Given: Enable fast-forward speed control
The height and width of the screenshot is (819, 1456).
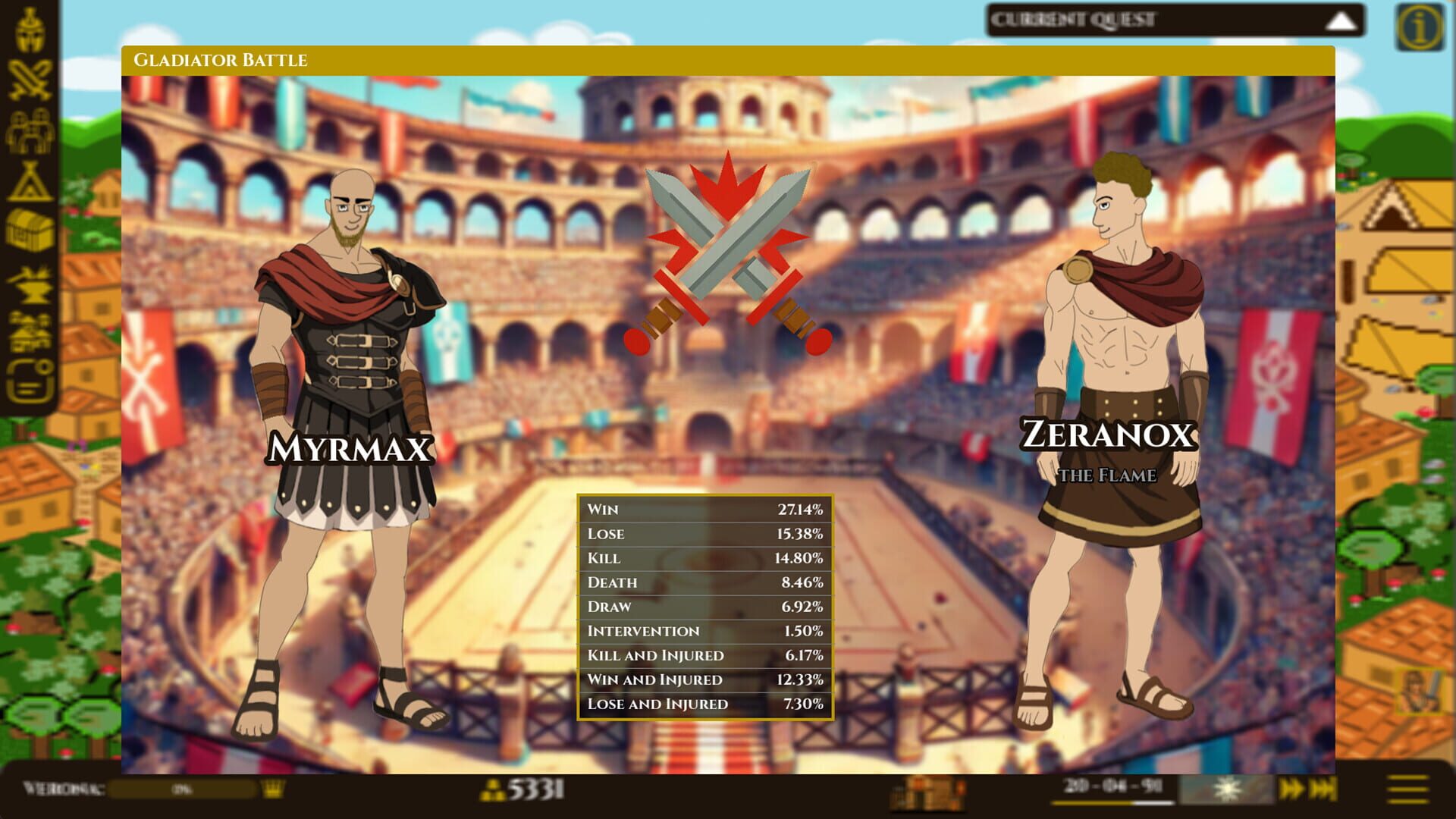Looking at the screenshot, I should [x=1293, y=789].
